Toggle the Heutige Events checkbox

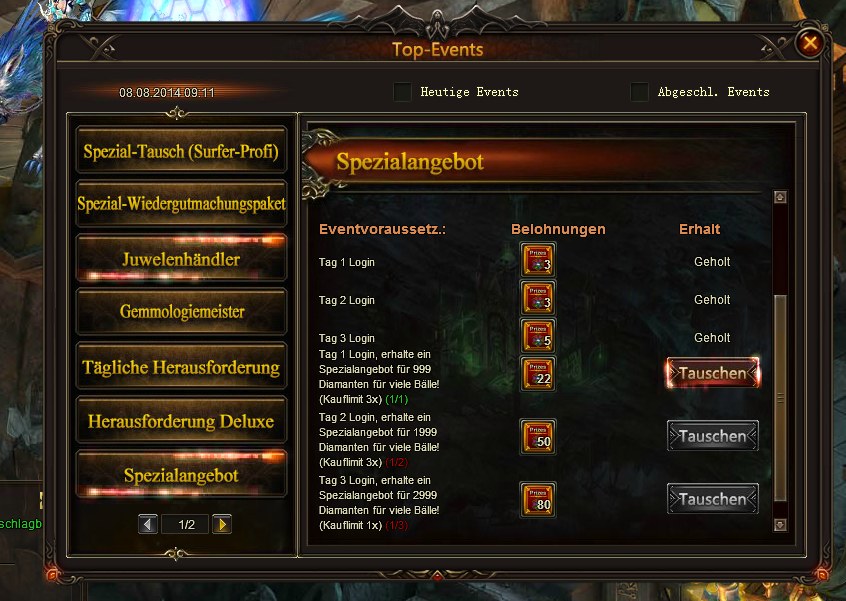tap(402, 92)
